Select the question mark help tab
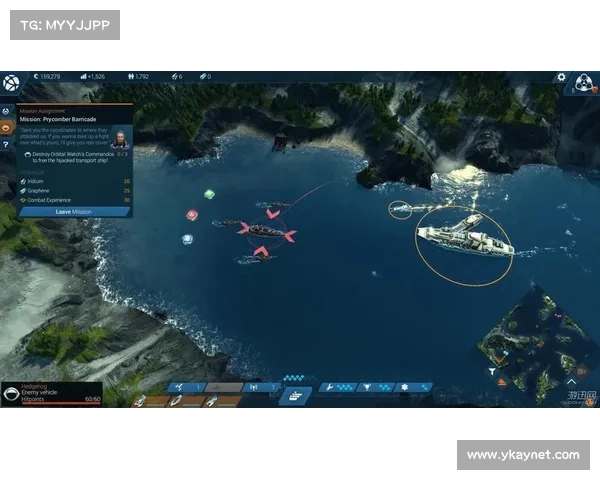Viewport: 600px width, 480px height. 6,145
